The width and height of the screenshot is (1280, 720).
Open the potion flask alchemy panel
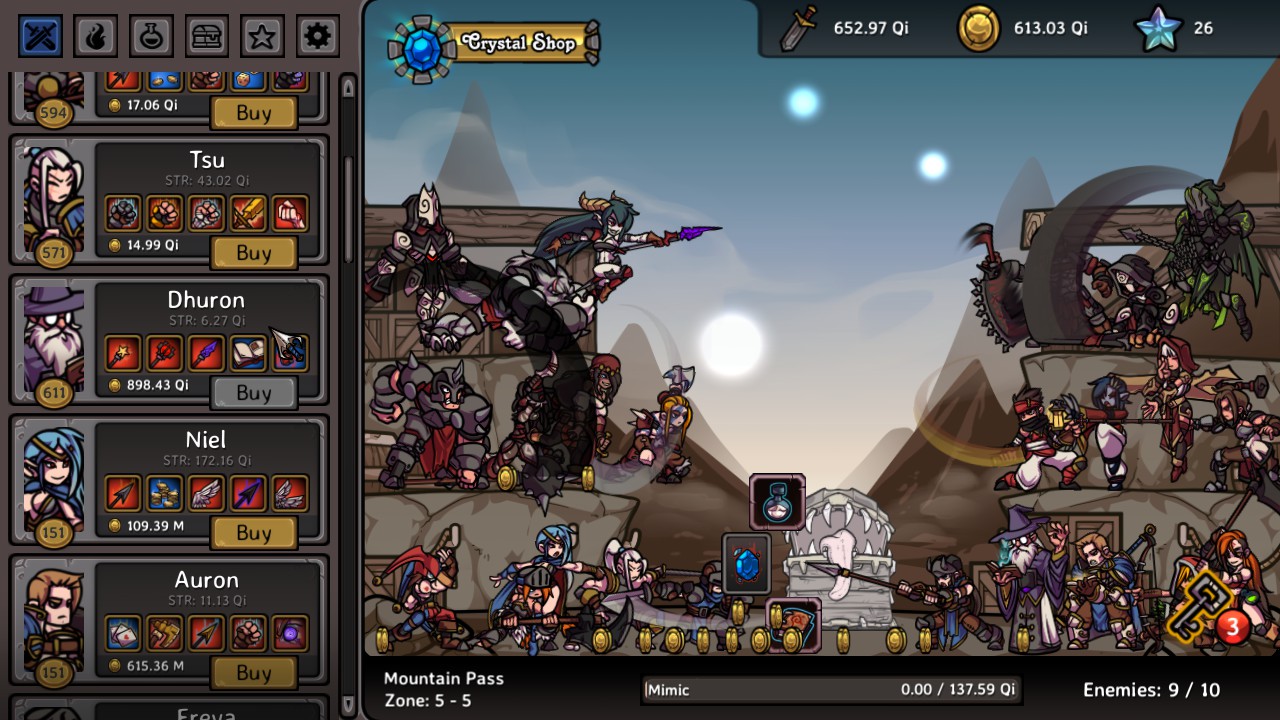tap(151, 35)
